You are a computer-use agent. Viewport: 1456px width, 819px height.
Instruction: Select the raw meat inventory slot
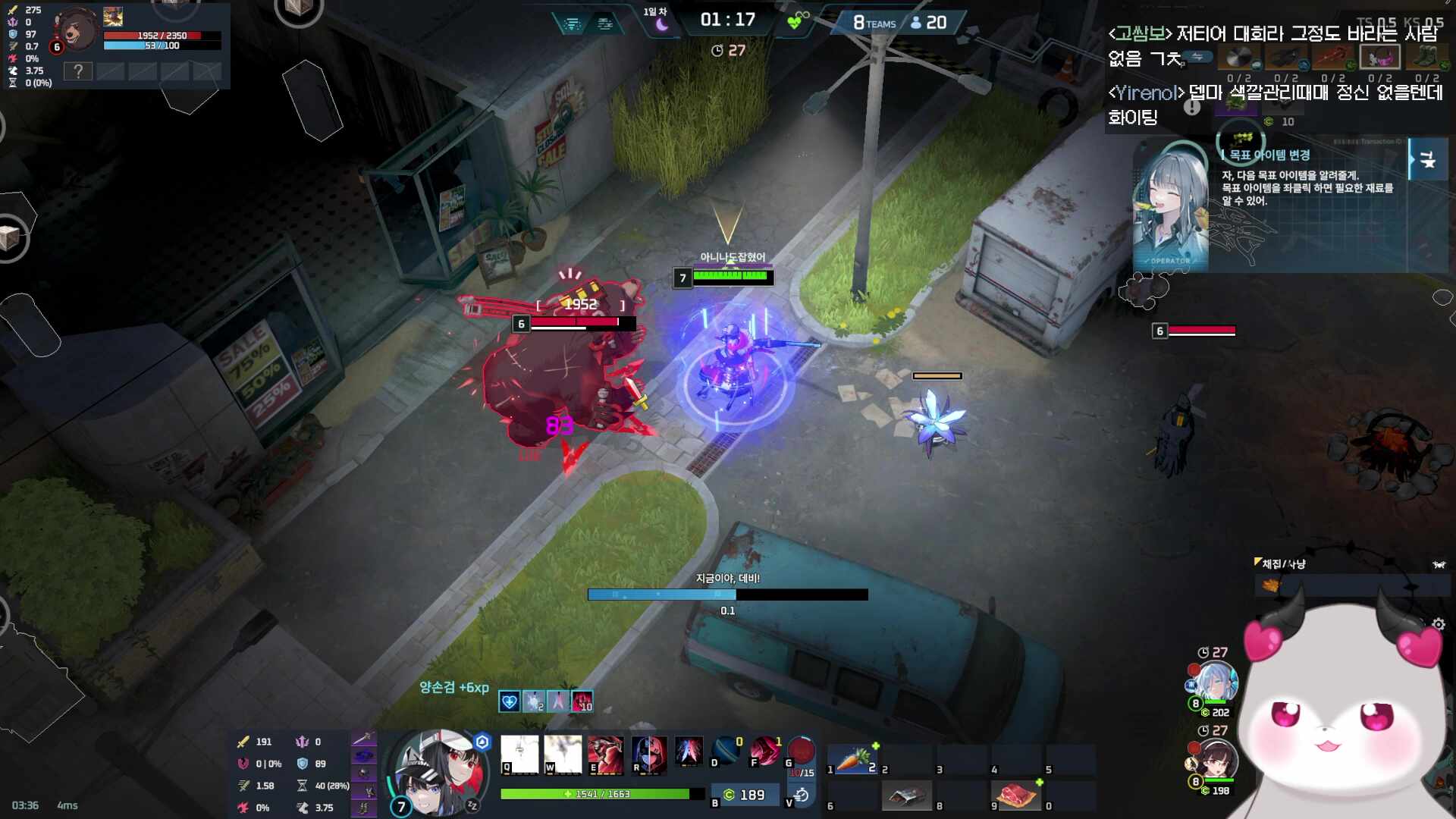coord(1016,795)
